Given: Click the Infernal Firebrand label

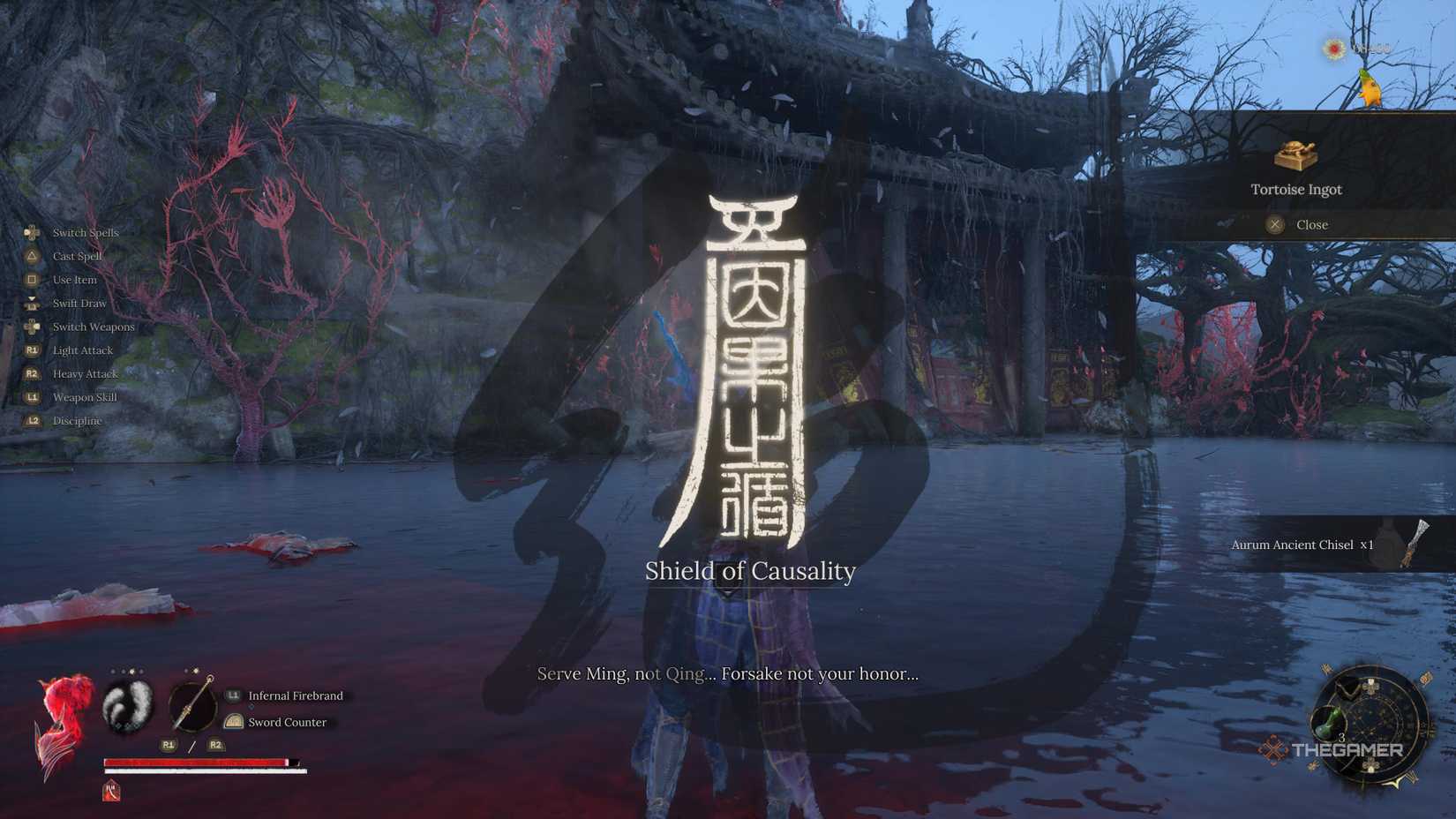Looking at the screenshot, I should (295, 695).
